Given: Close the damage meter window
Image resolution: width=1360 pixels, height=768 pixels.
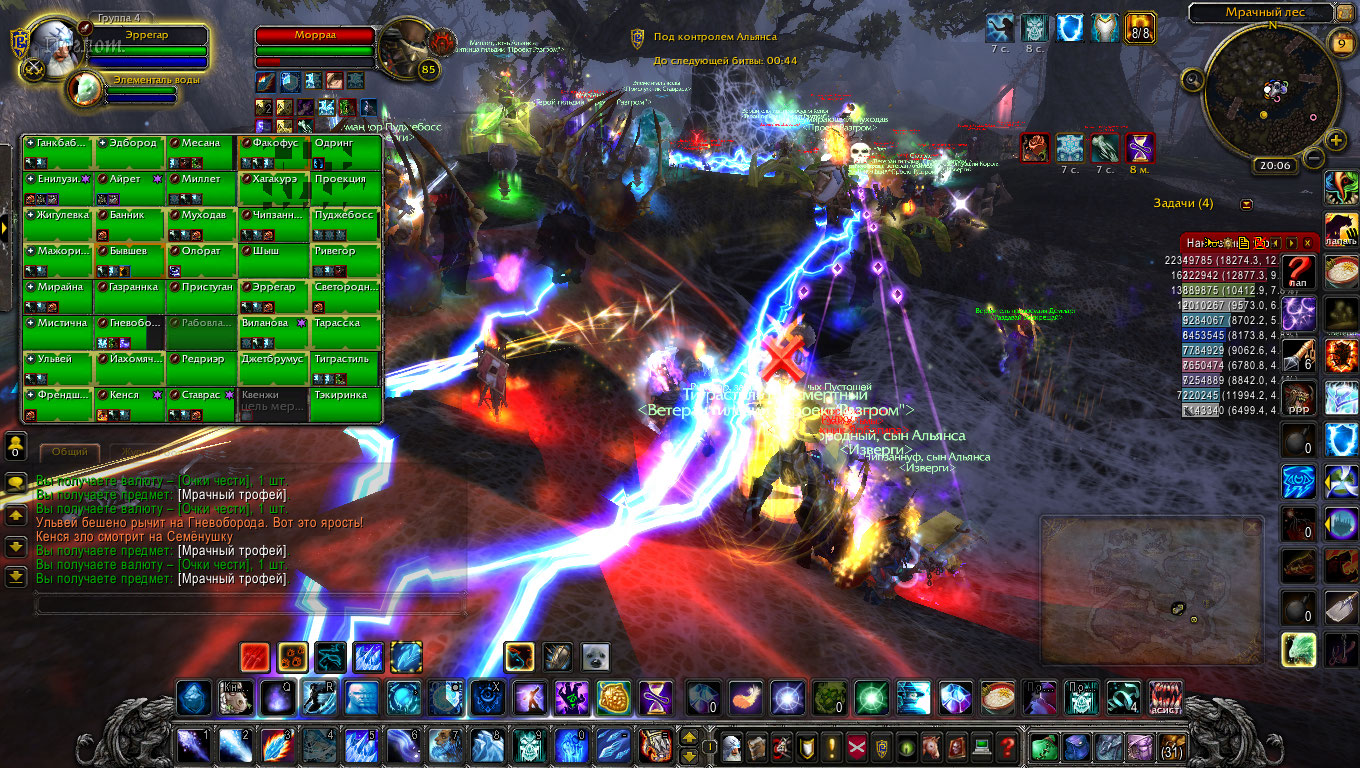Looking at the screenshot, I should [1307, 243].
